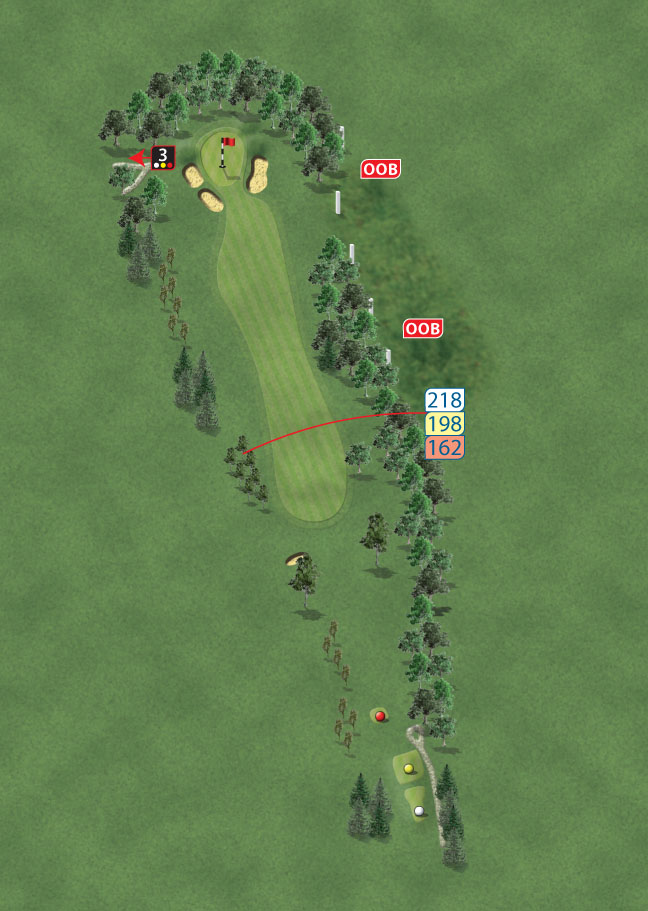This screenshot has width=648, height=911.
Task: Select the hole 3 next-tee sign
Action: coord(163,157)
